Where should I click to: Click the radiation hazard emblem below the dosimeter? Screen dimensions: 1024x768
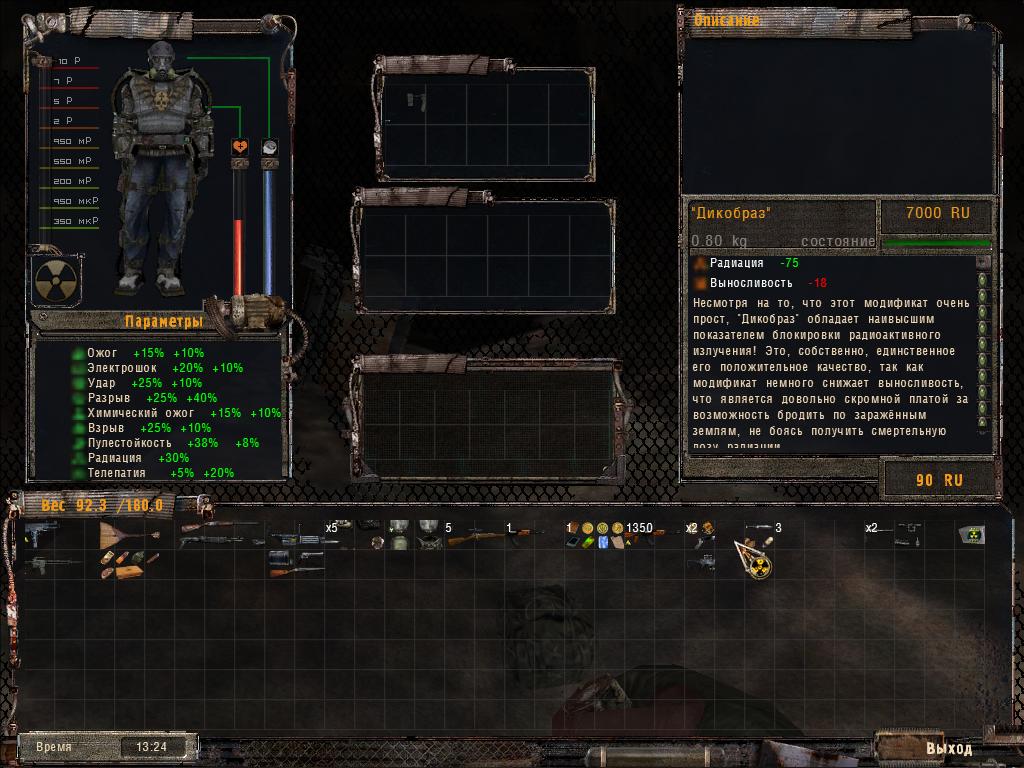click(x=52, y=280)
